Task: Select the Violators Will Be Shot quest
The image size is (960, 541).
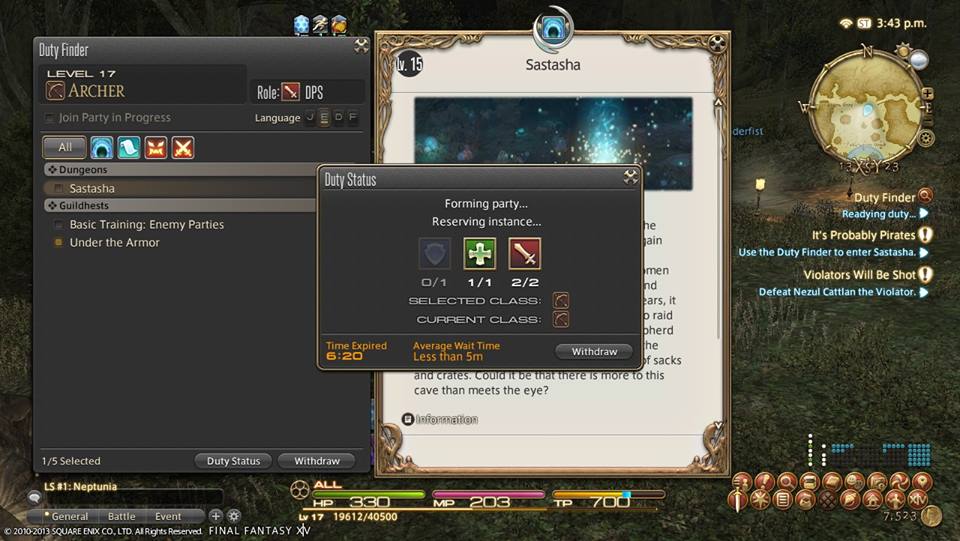Action: 859,274
